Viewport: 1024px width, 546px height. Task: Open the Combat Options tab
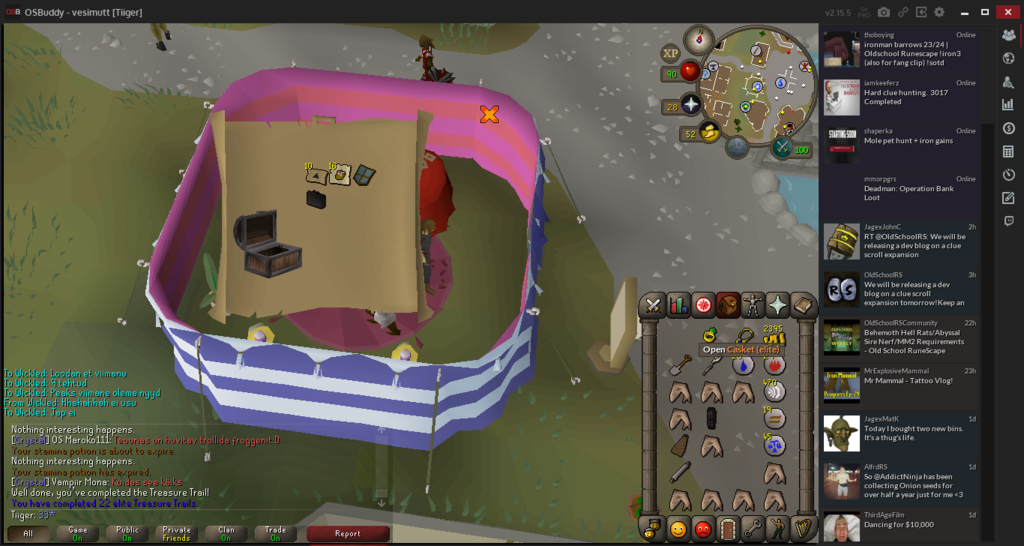click(x=653, y=305)
